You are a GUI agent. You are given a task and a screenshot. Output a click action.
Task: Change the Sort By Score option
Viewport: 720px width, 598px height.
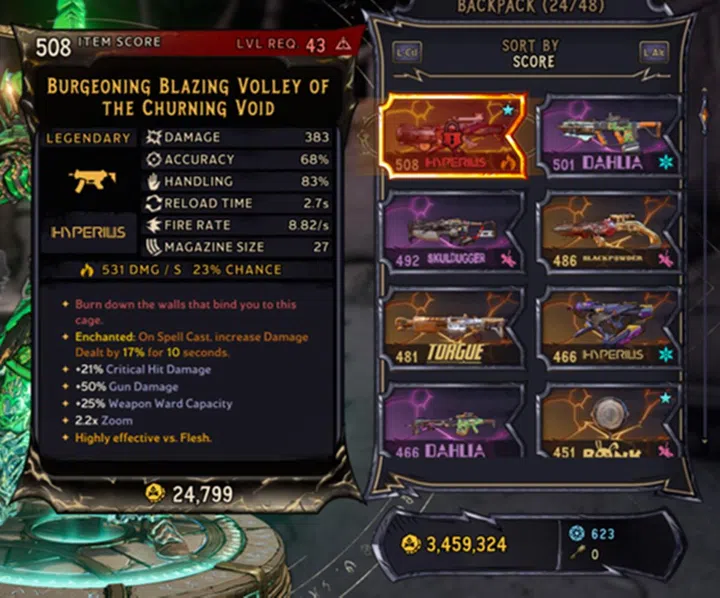[x=533, y=54]
